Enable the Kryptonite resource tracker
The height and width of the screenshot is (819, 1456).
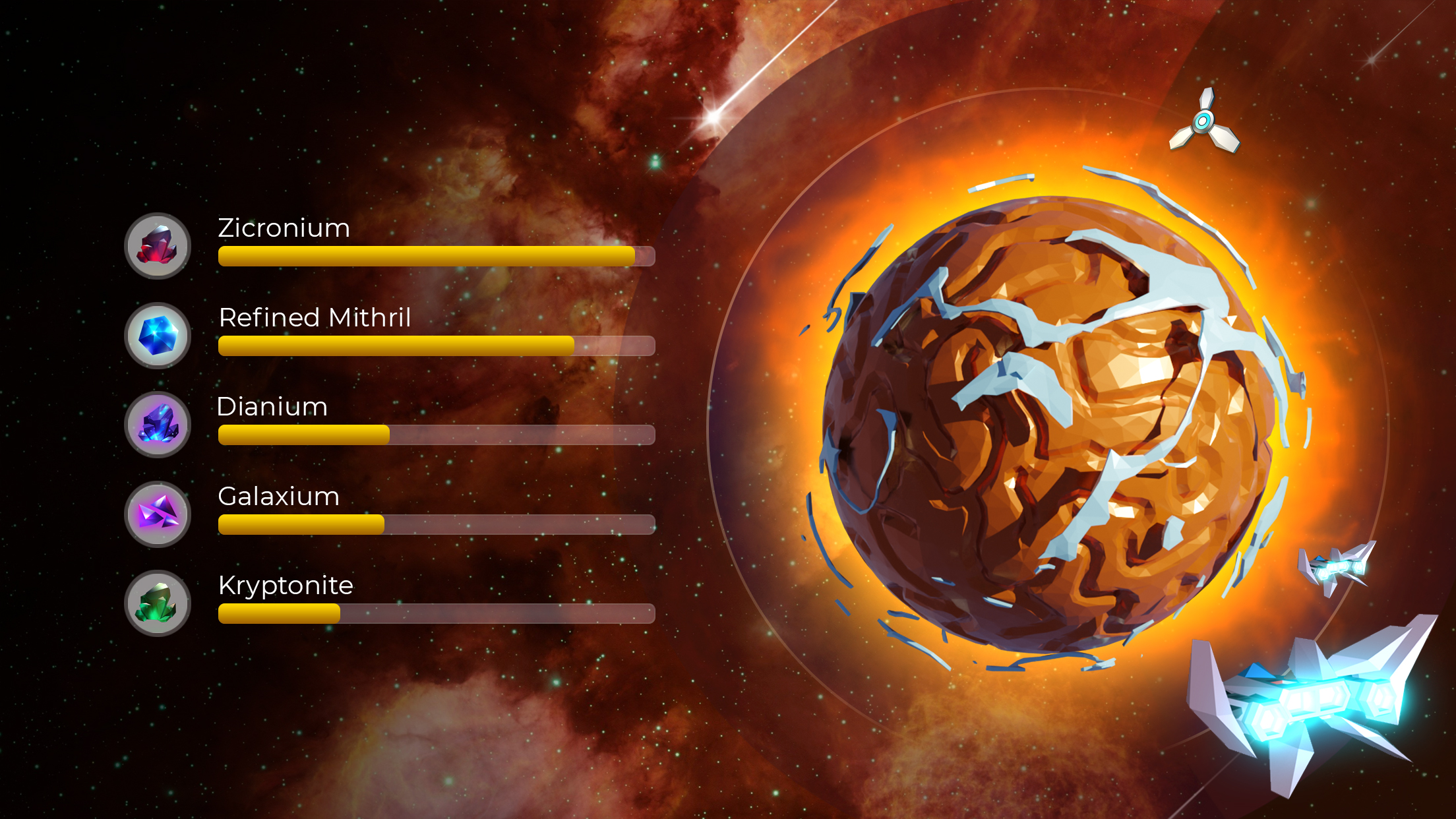[x=435, y=613]
